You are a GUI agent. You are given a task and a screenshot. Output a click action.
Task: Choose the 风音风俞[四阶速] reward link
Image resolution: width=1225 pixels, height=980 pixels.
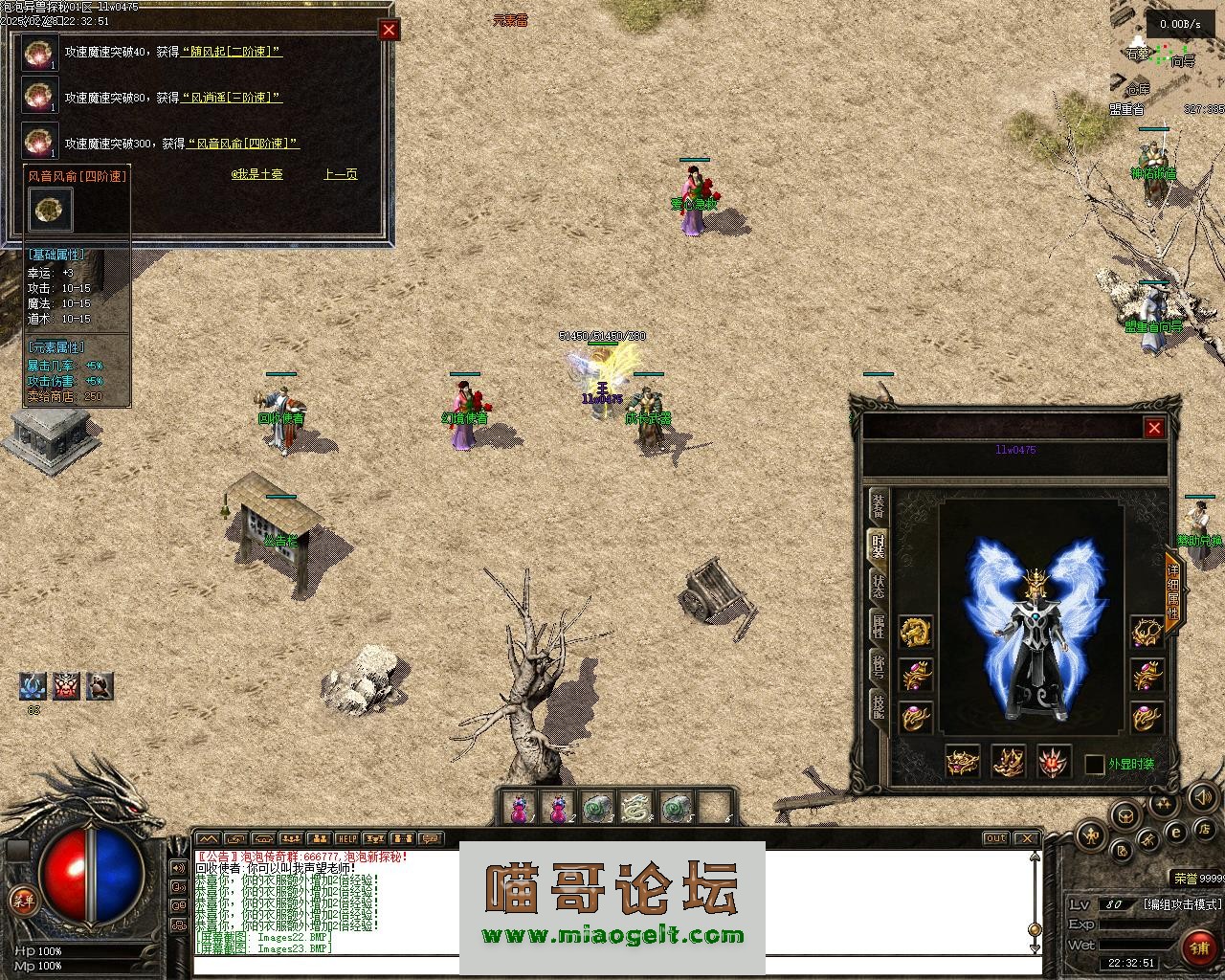click(242, 144)
